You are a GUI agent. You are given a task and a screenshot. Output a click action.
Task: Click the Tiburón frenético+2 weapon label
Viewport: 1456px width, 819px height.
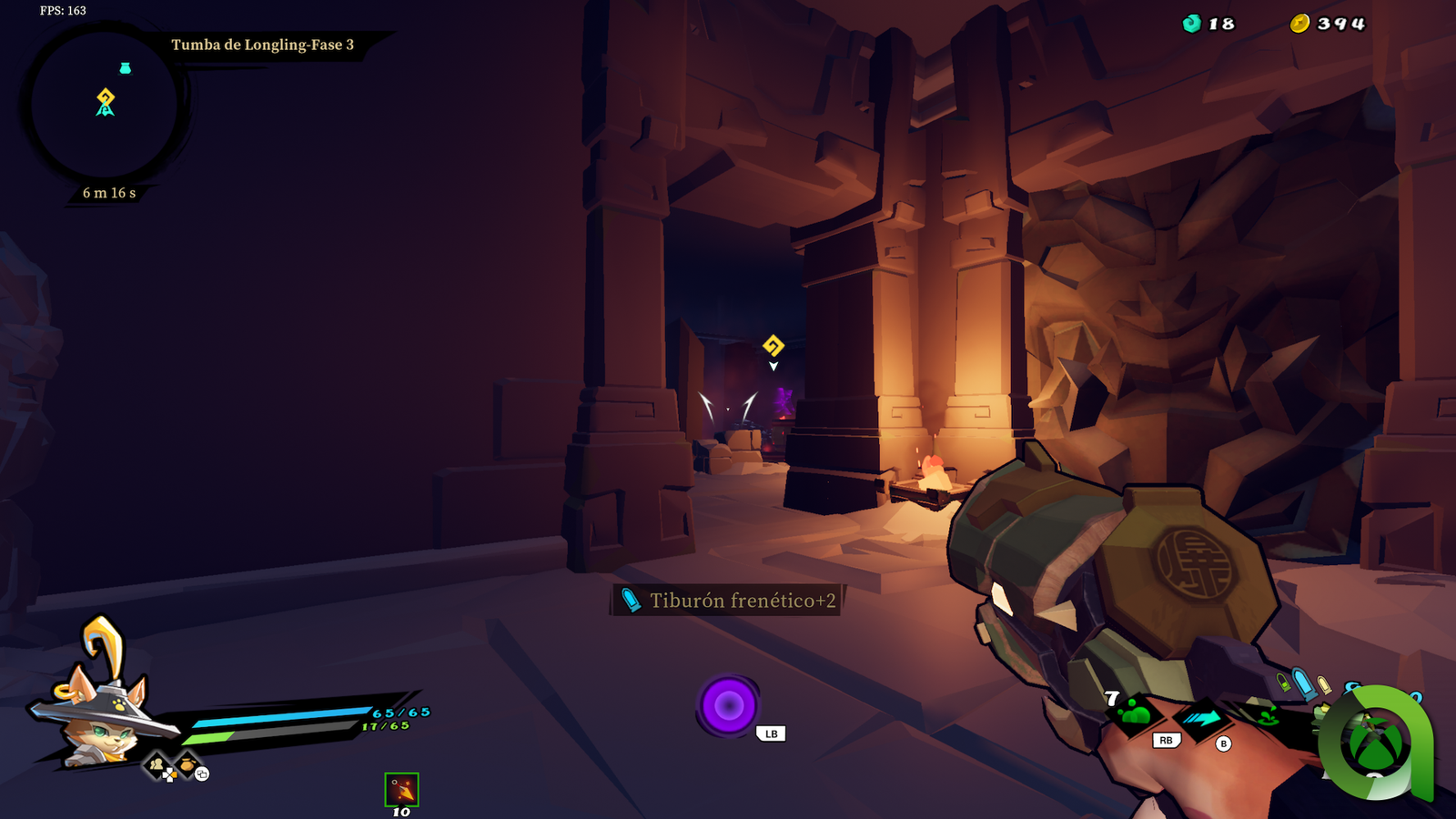[x=728, y=601]
